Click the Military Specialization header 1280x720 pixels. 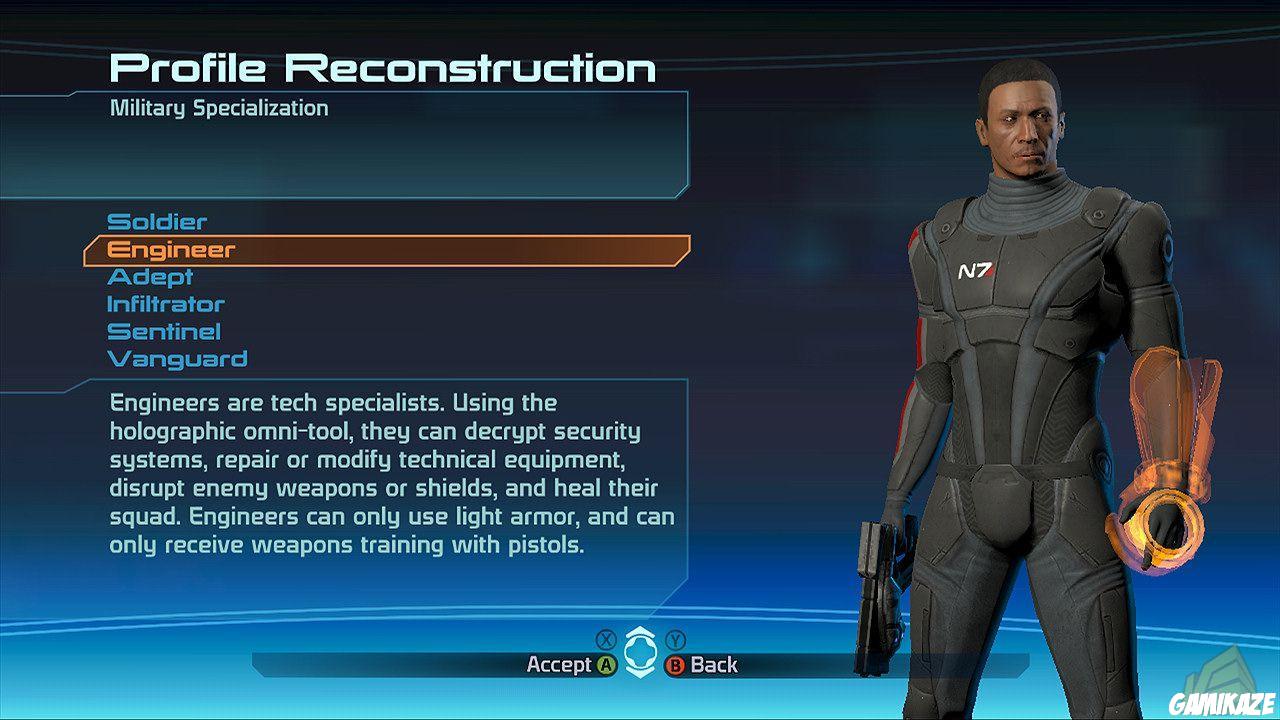click(219, 107)
